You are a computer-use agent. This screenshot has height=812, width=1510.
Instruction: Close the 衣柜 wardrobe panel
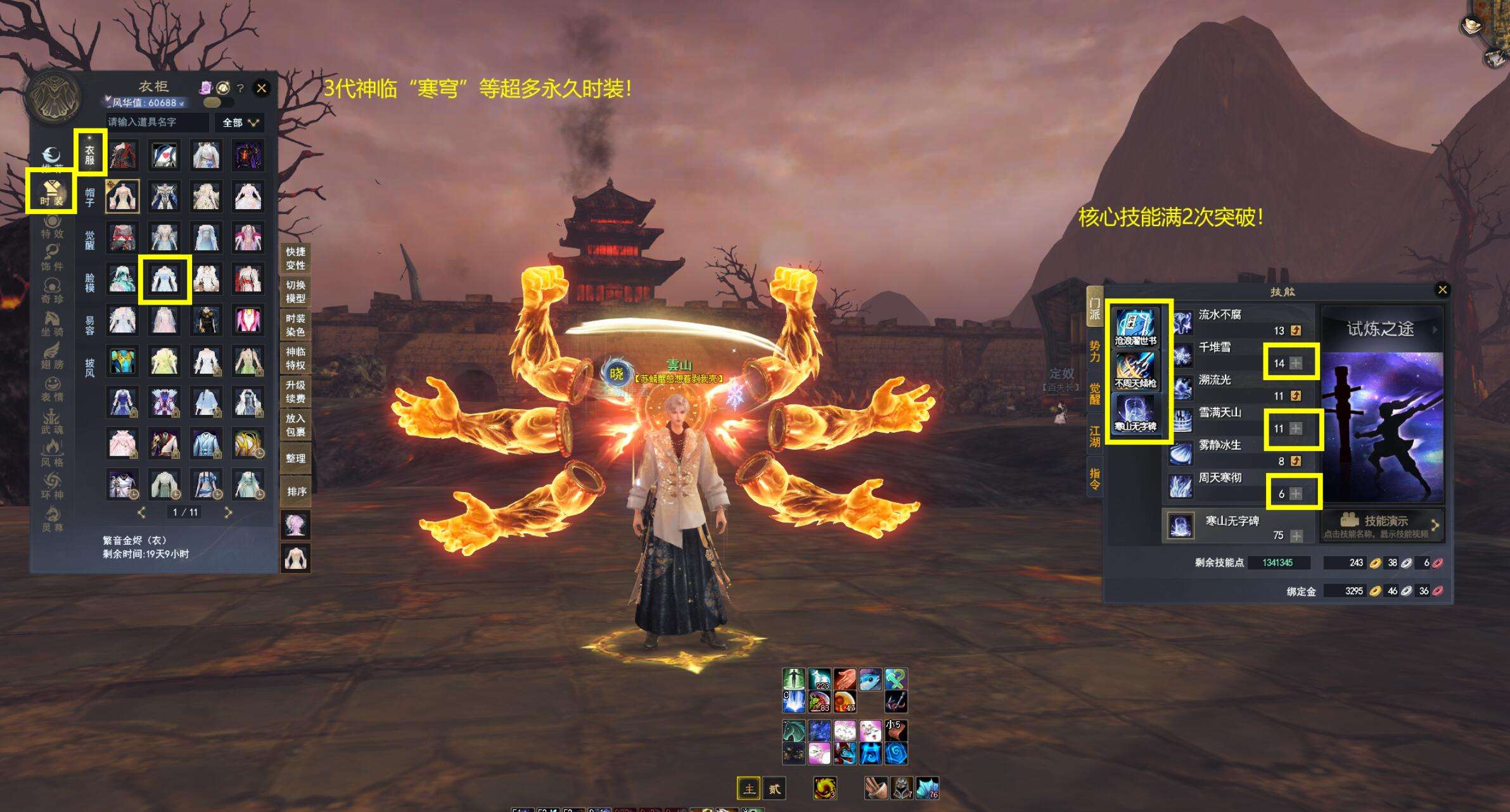[x=261, y=88]
